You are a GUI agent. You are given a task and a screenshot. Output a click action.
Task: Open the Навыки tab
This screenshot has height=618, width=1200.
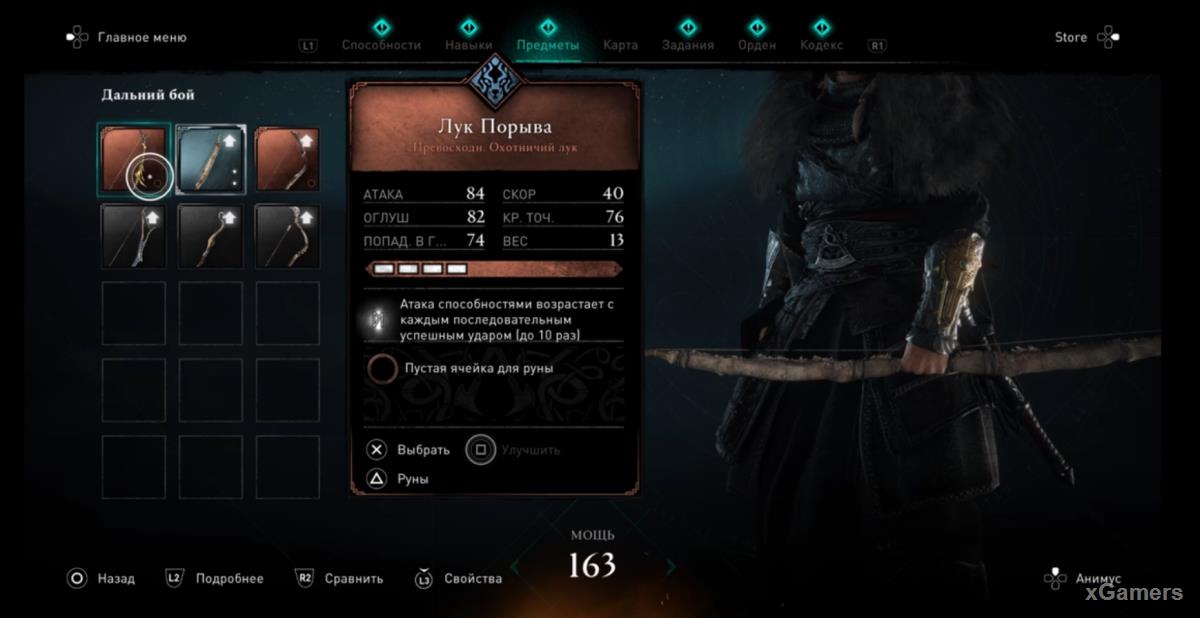pyautogui.click(x=468, y=45)
